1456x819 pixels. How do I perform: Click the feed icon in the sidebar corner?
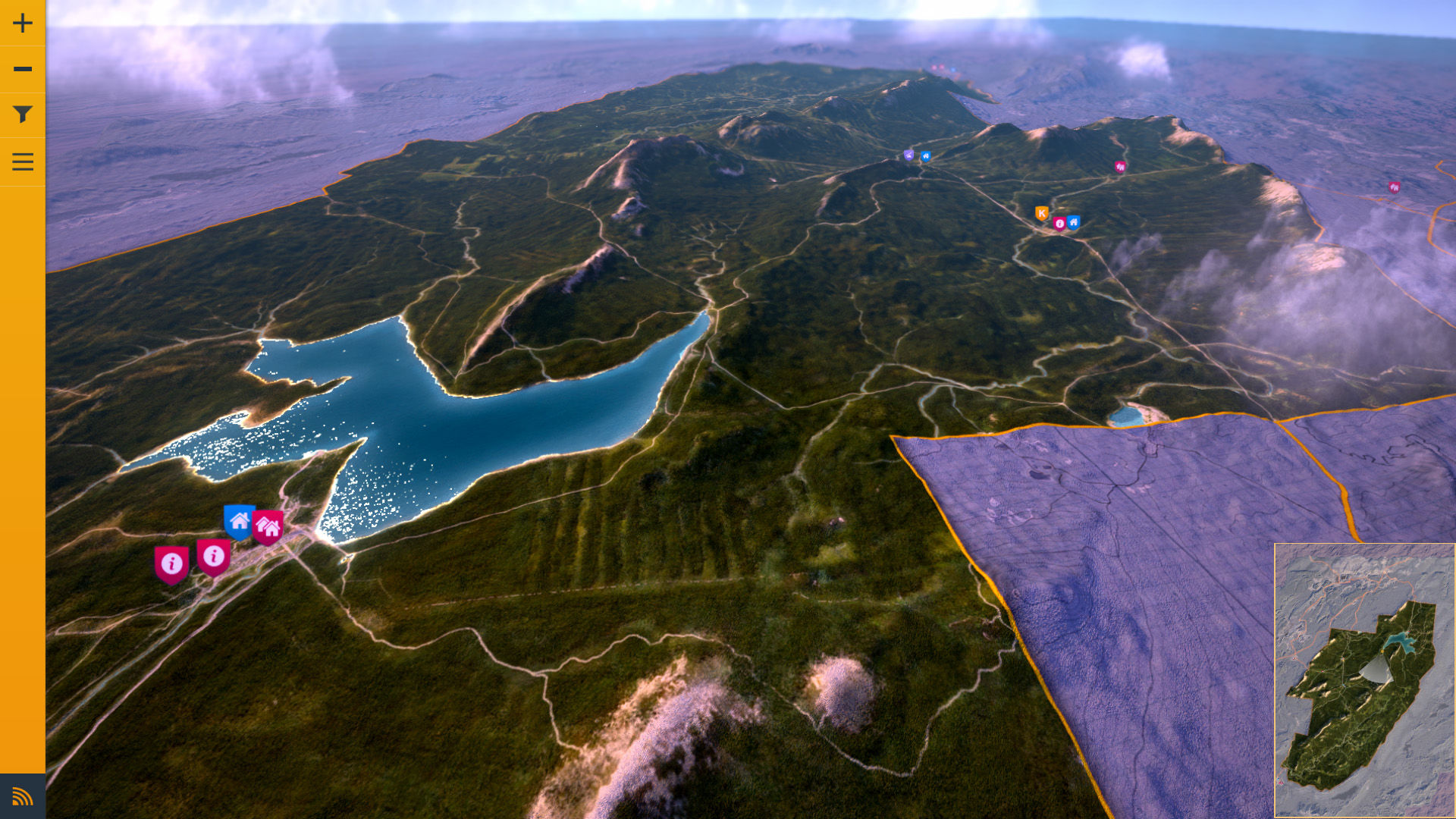(23, 796)
